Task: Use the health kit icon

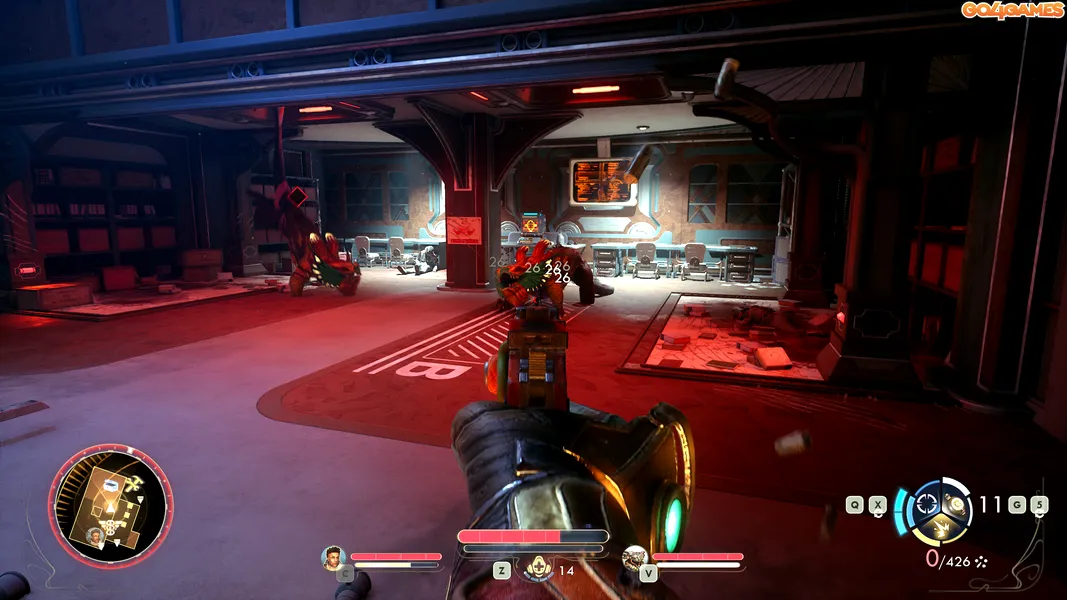Action: (x=539, y=568)
